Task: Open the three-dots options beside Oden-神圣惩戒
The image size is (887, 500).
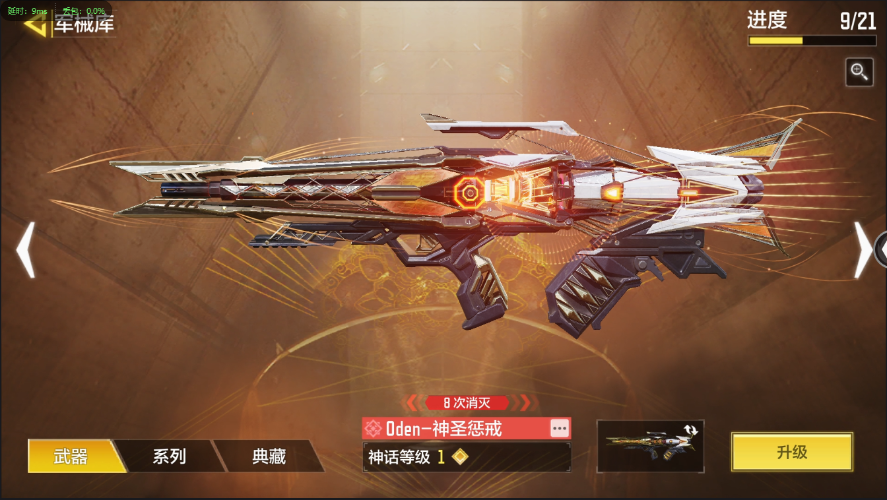Action: click(559, 428)
